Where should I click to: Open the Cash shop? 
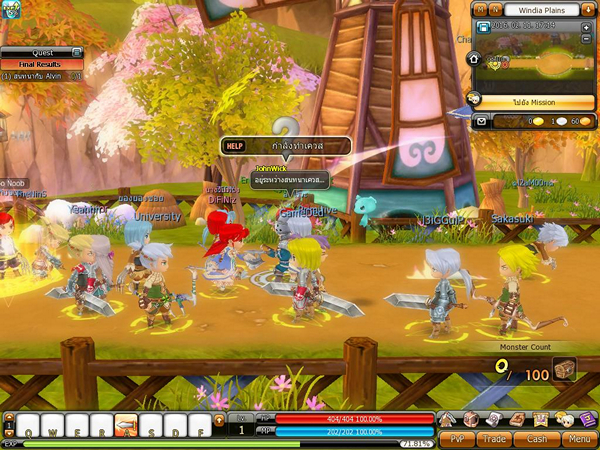pyautogui.click(x=537, y=438)
